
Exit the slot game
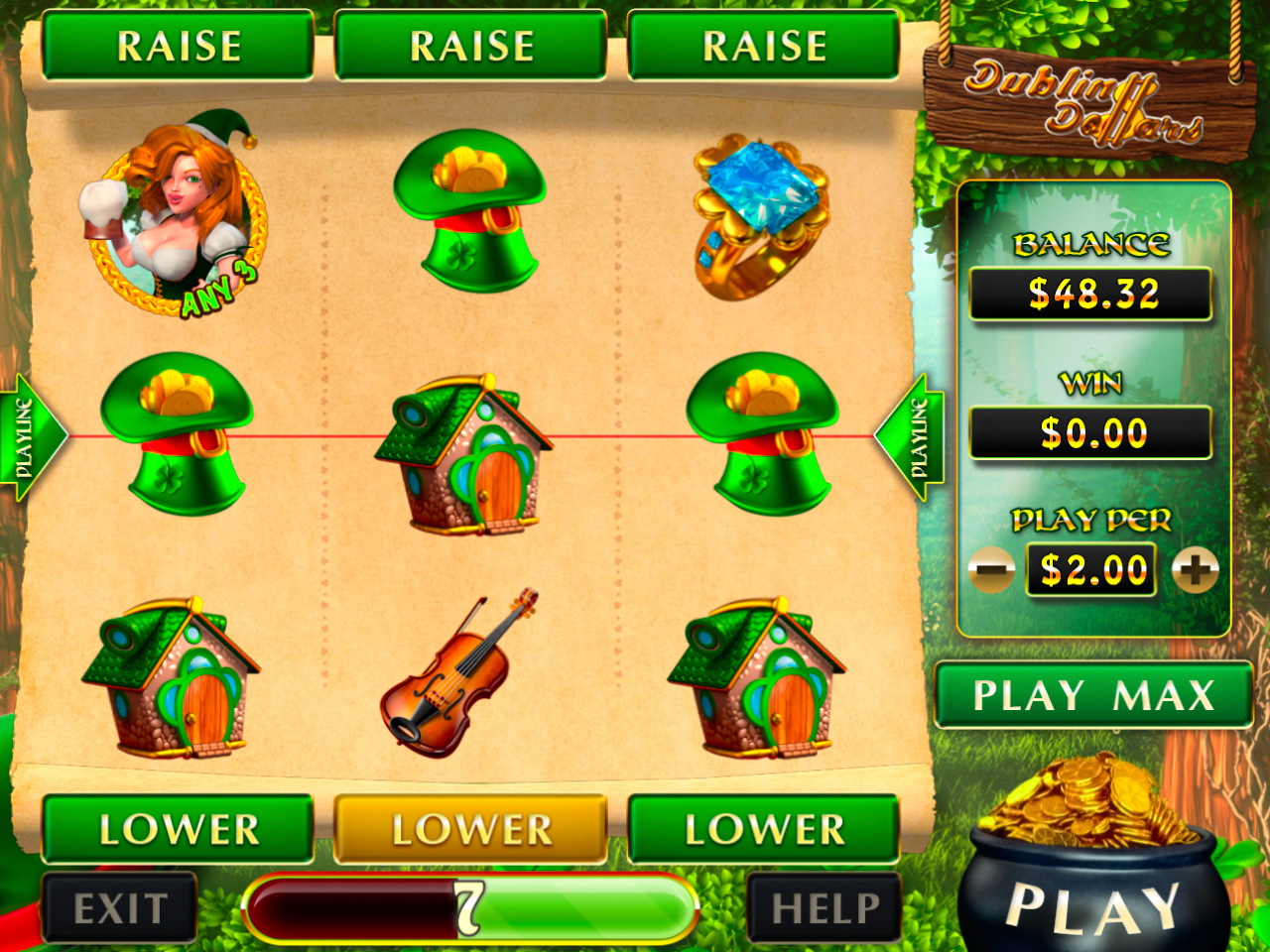[x=120, y=907]
